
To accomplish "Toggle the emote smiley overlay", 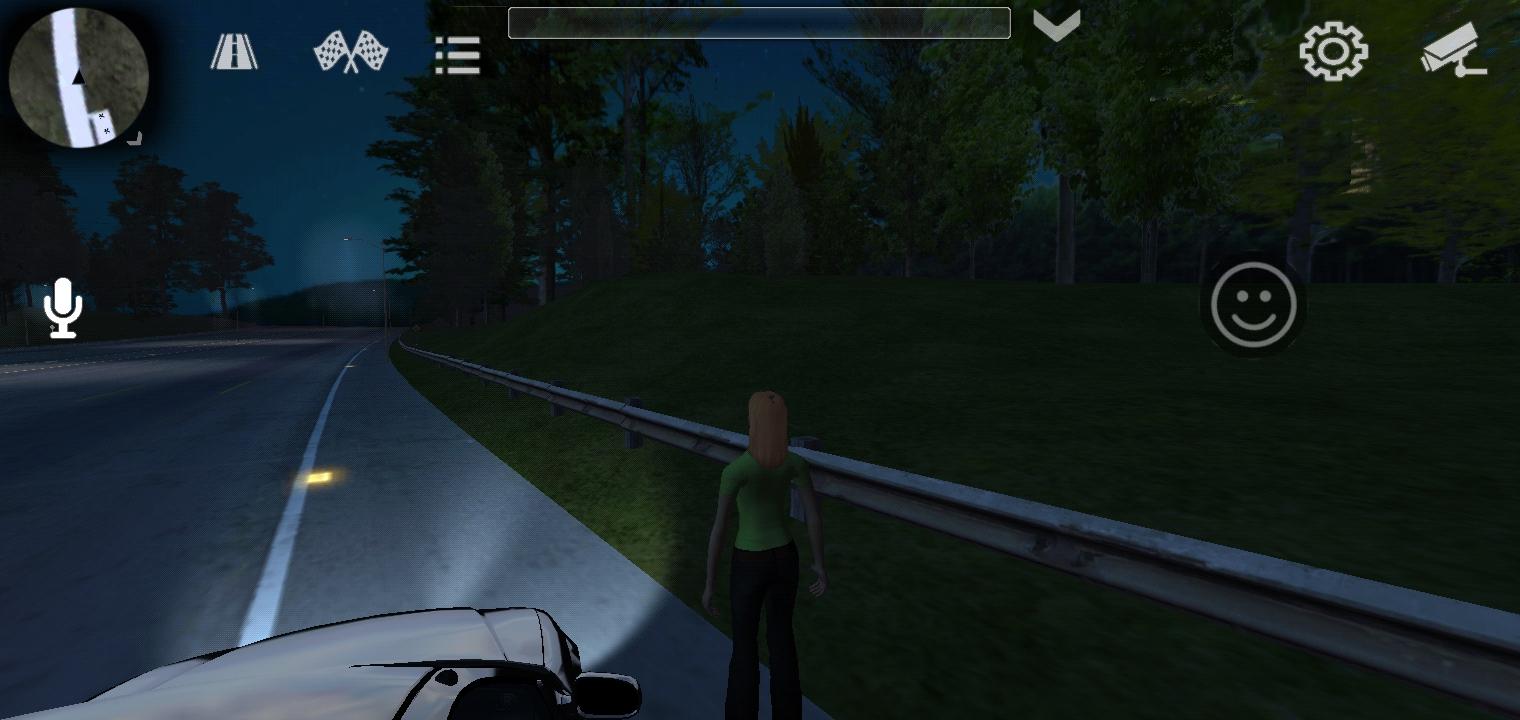I will [1253, 305].
